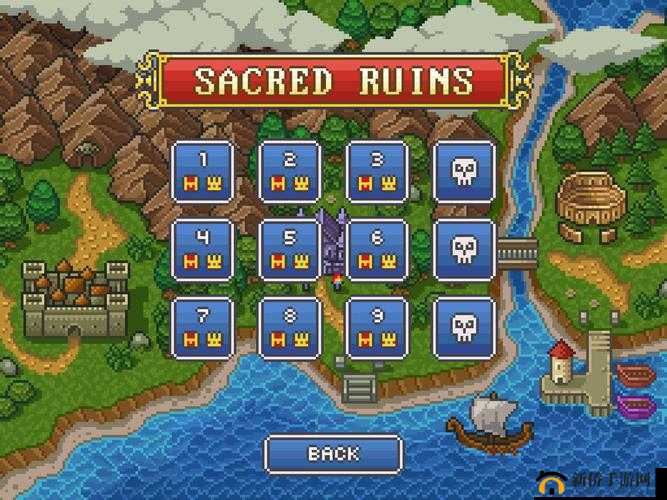Screen dimensions: 667x500
Task: Choose level 2 tile
Action: (x=290, y=171)
